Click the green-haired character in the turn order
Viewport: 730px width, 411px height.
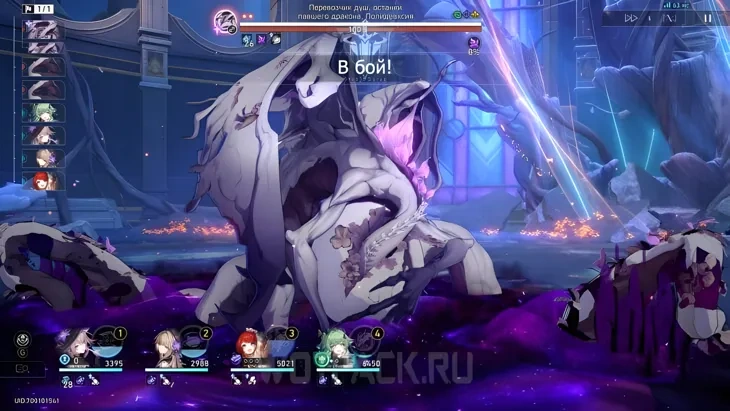44,113
